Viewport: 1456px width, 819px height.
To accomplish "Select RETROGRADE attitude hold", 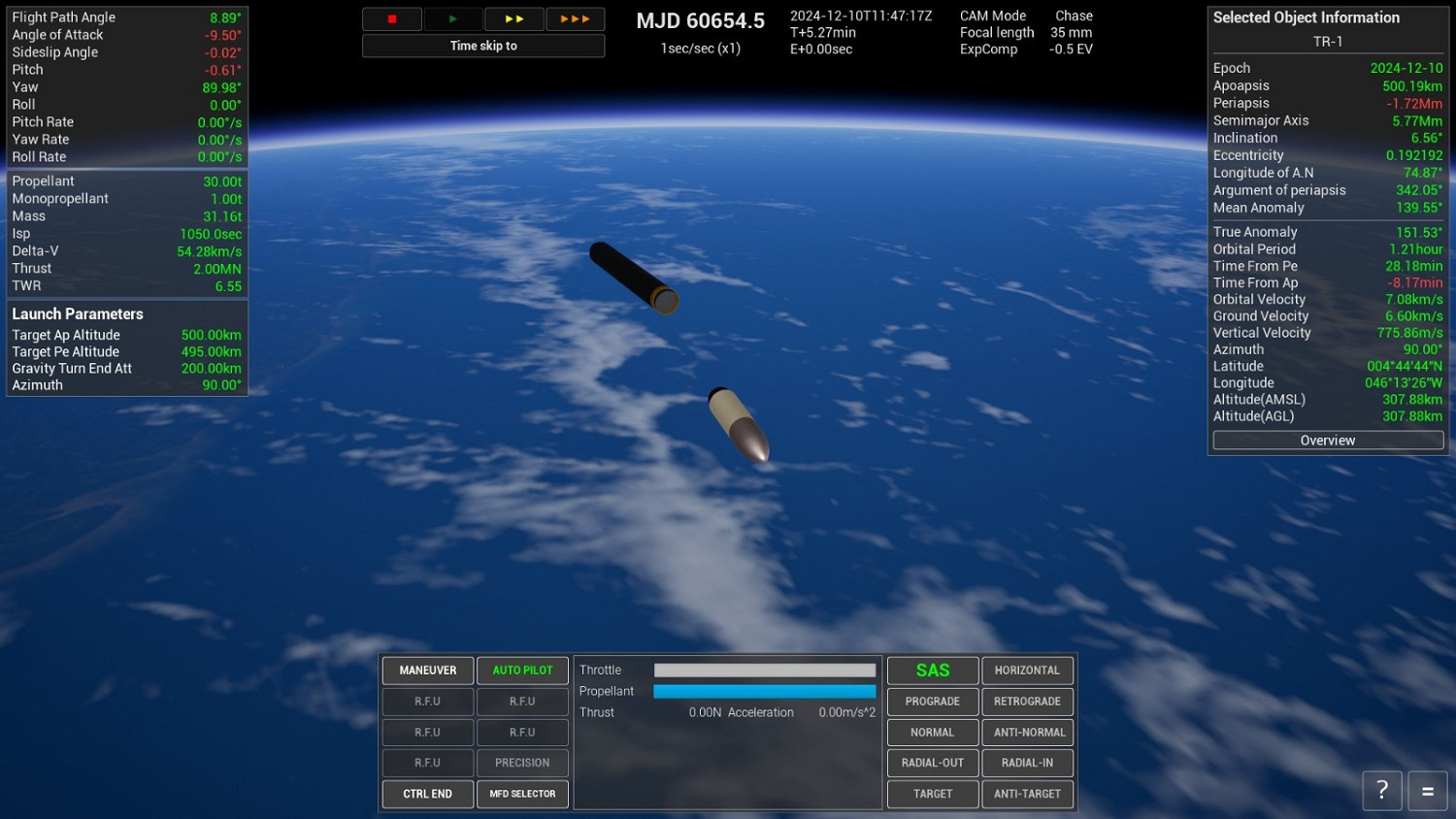I will click(1027, 701).
